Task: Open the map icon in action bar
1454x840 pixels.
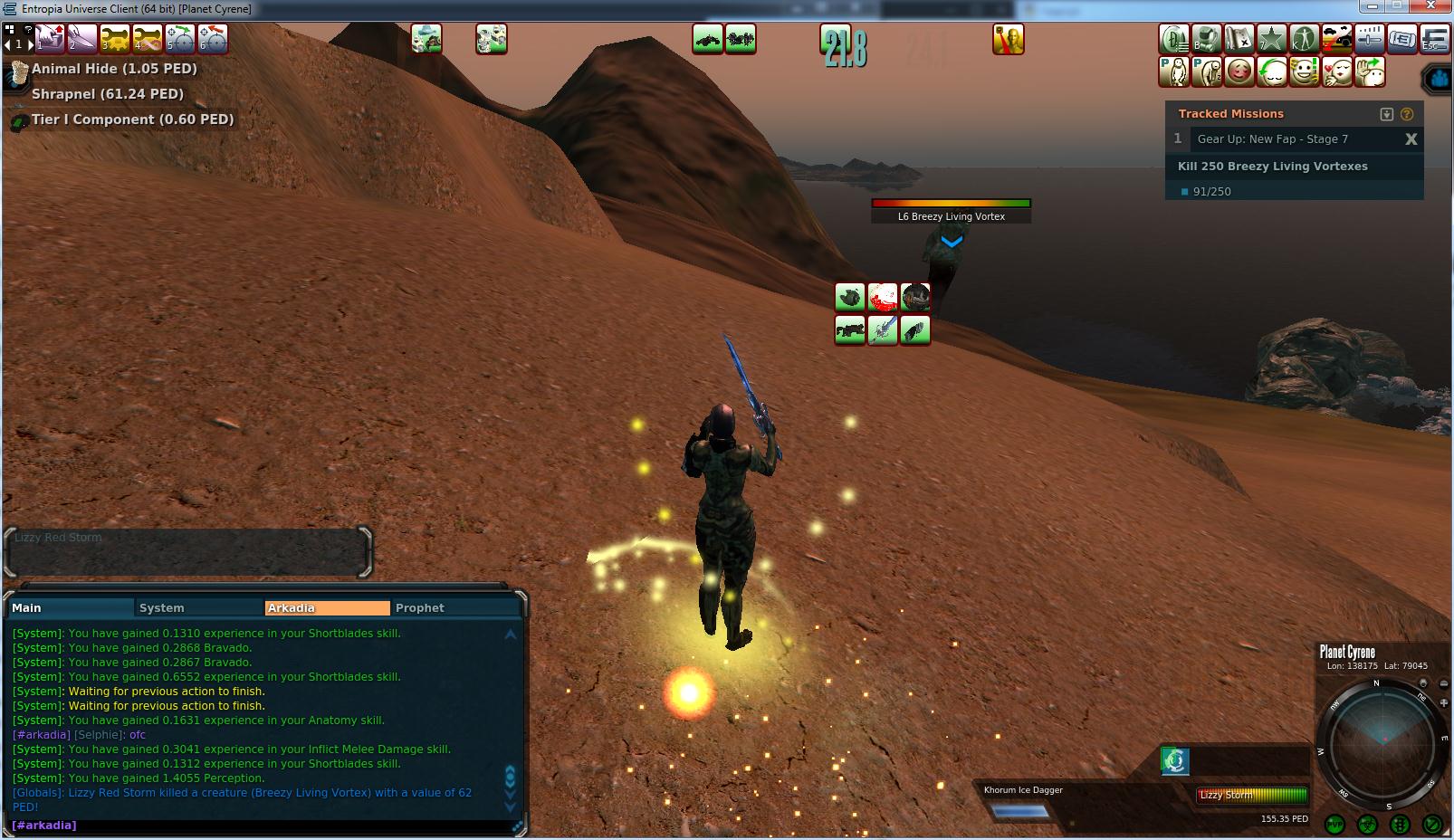Action: [x=1239, y=39]
